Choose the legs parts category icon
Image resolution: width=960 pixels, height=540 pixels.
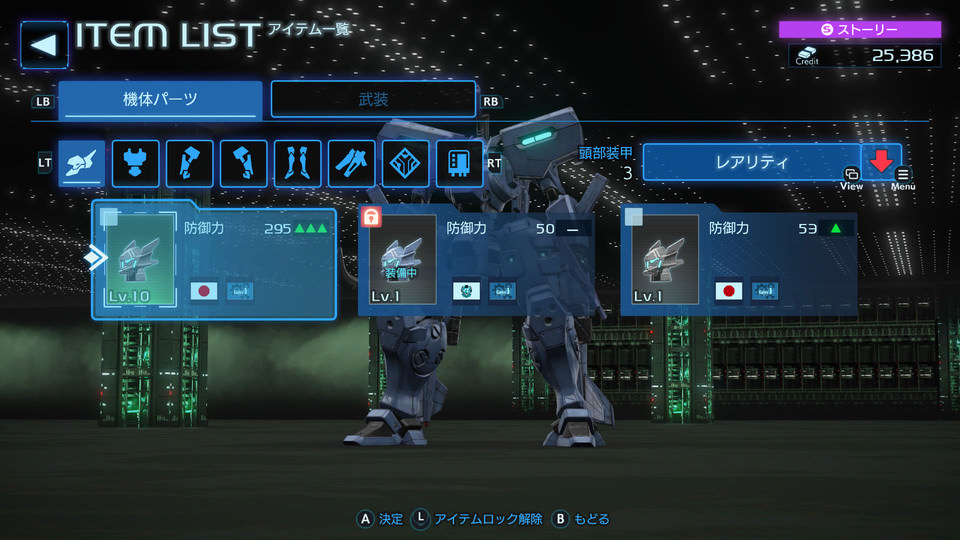pos(298,163)
